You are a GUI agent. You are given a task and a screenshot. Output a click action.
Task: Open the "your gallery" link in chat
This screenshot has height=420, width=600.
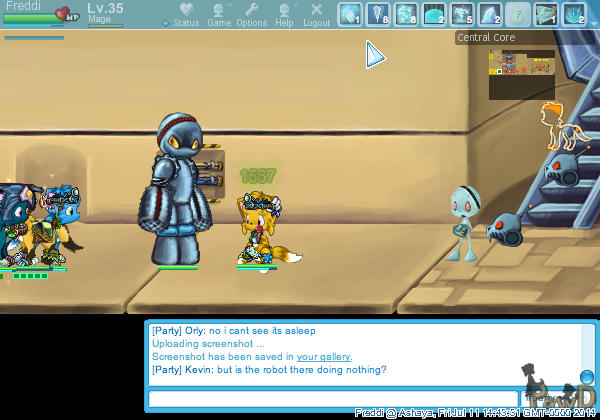click(323, 357)
